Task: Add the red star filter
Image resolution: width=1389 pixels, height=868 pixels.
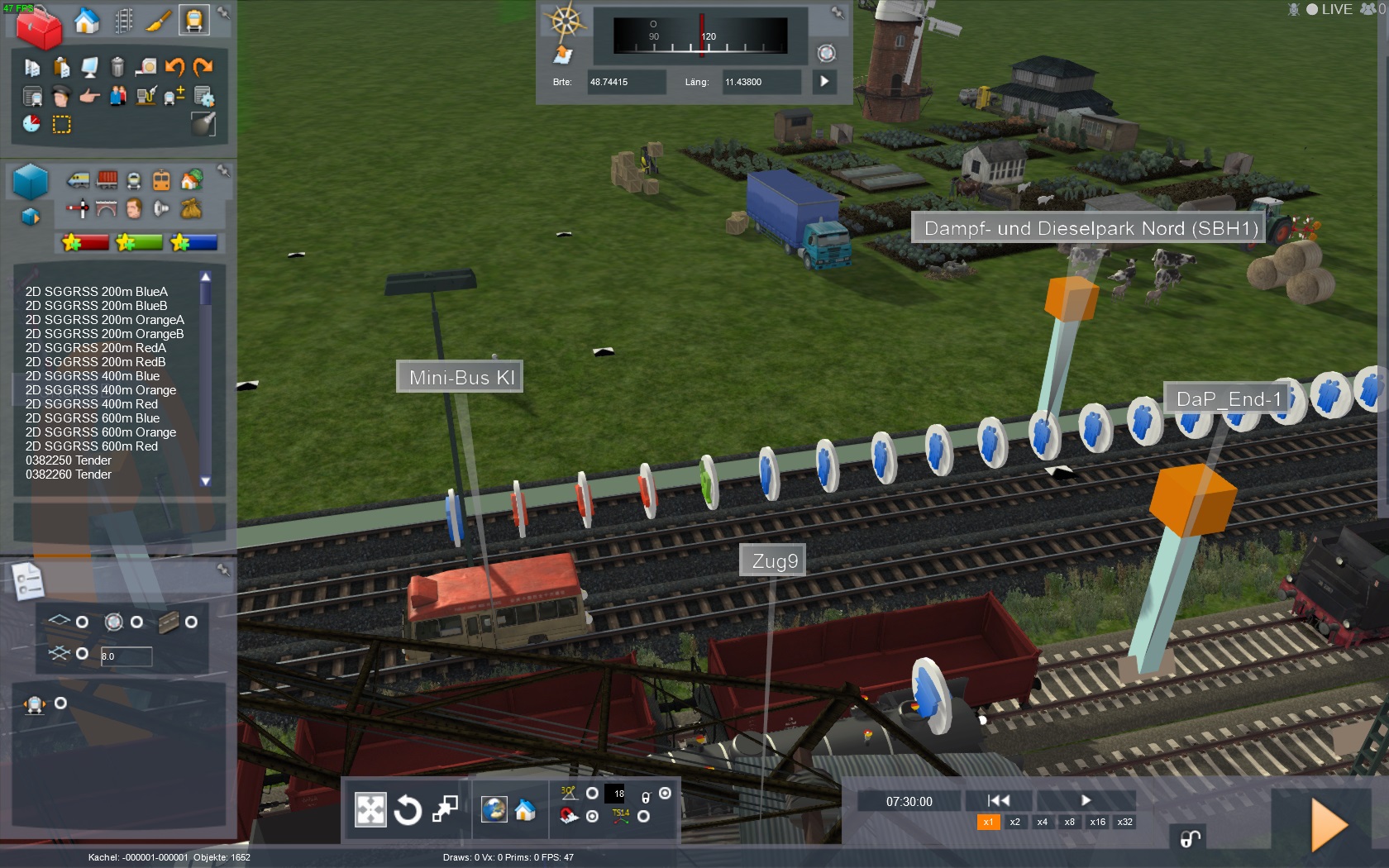Action: tap(85, 242)
